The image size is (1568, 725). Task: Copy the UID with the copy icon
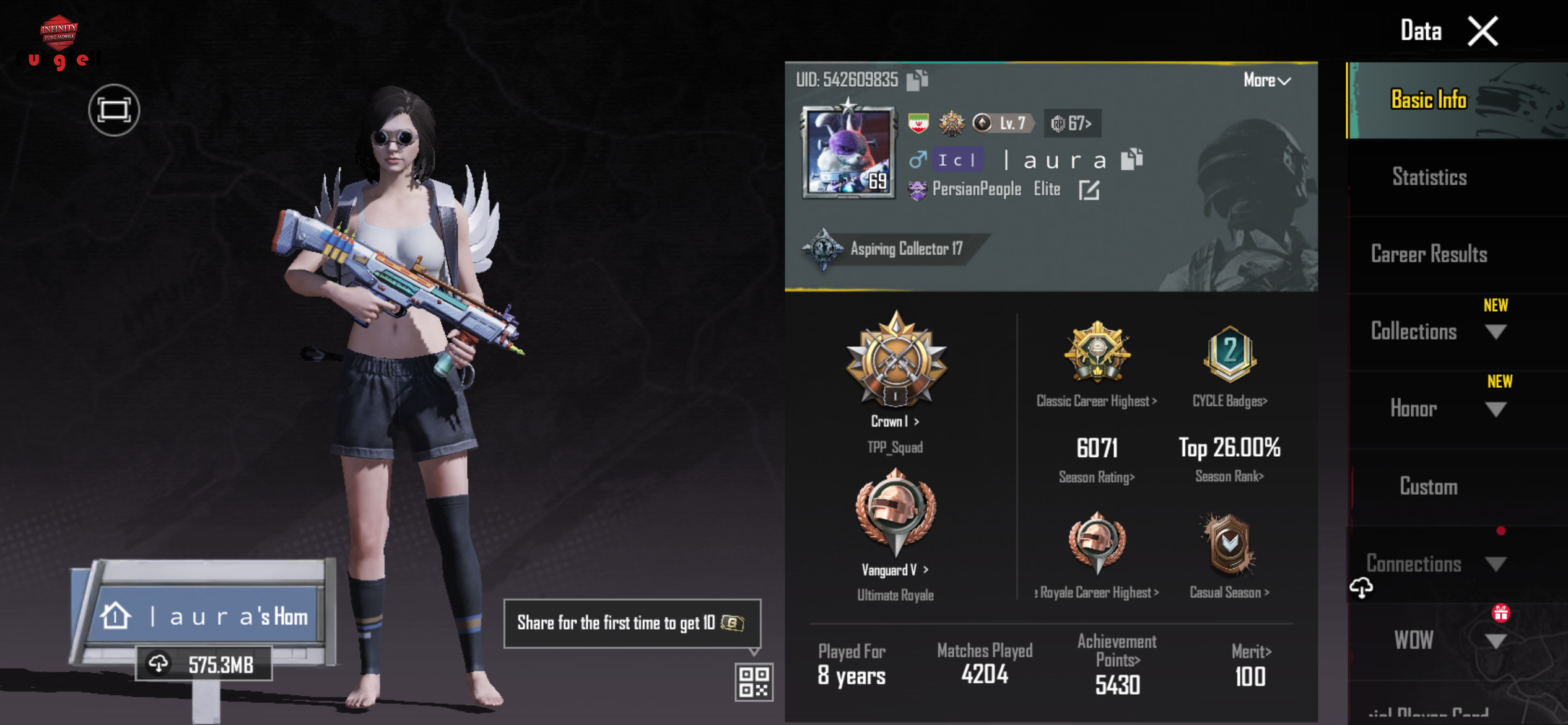click(x=917, y=80)
